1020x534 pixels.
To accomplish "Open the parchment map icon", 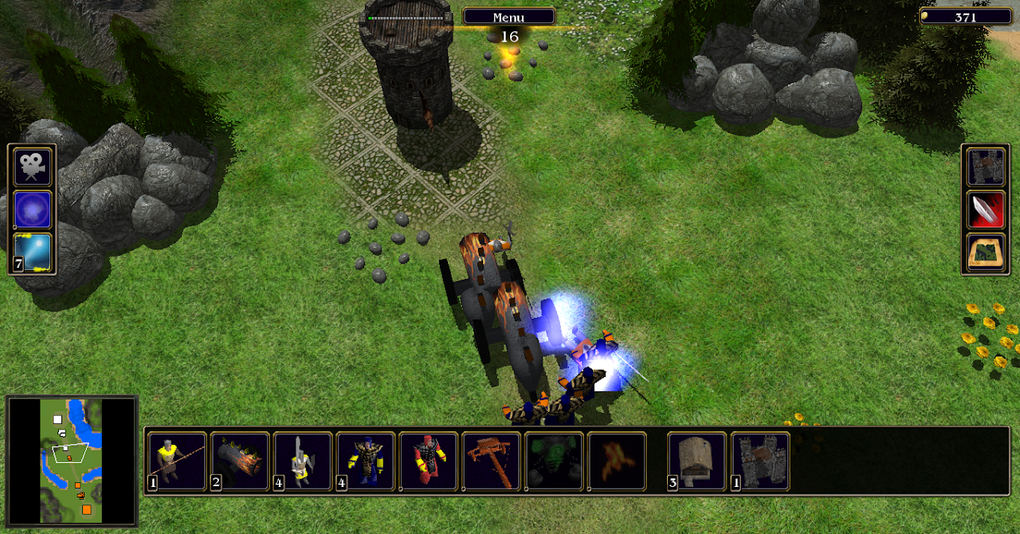I will point(984,252).
